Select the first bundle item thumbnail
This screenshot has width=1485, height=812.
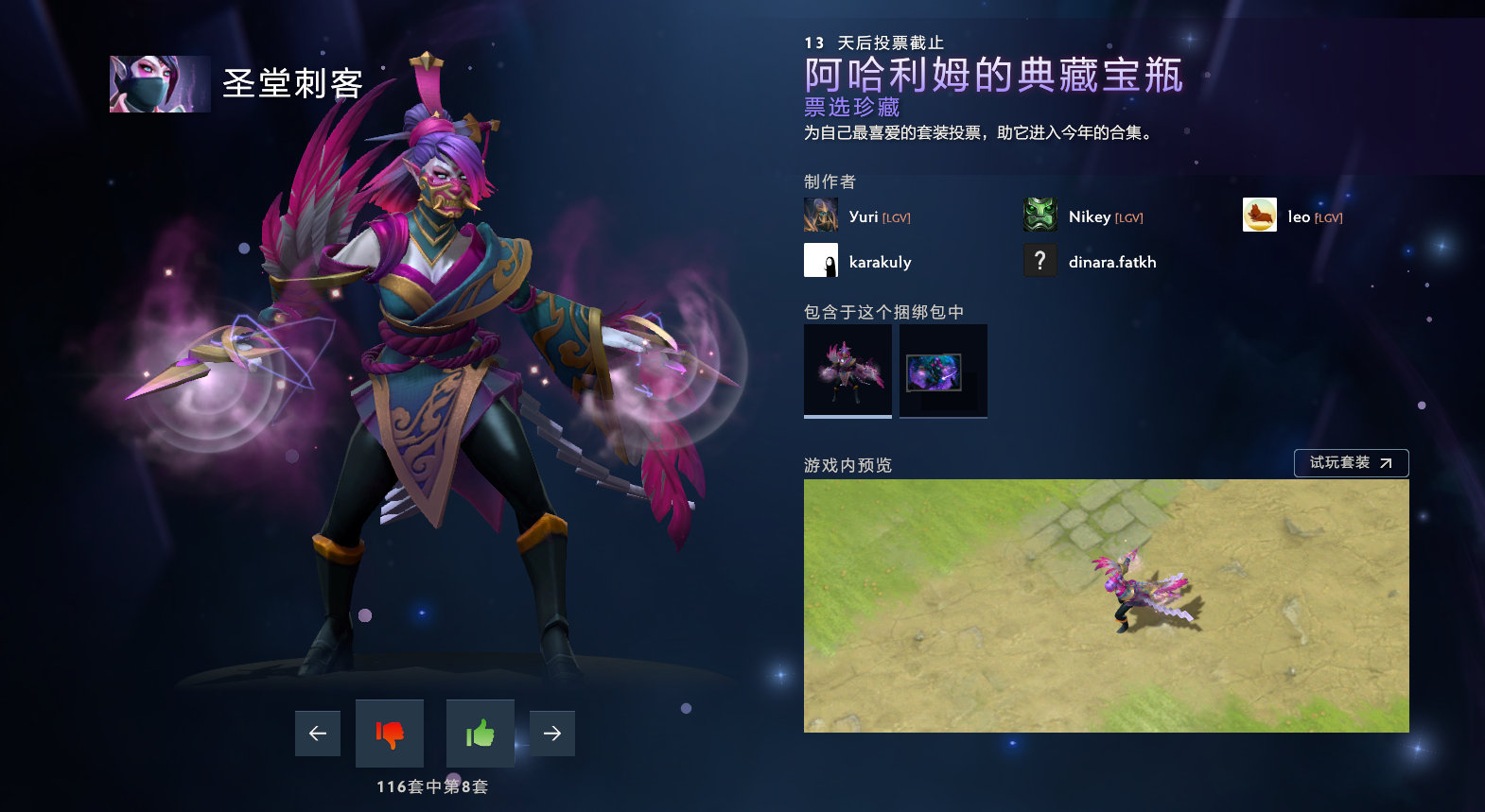pyautogui.click(x=847, y=370)
